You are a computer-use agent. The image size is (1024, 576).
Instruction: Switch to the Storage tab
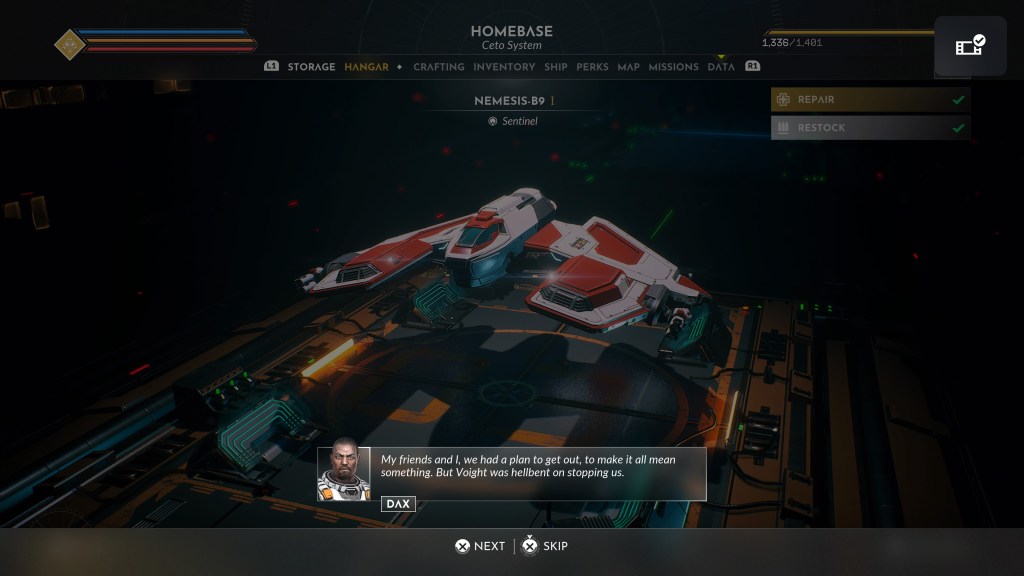pos(311,67)
